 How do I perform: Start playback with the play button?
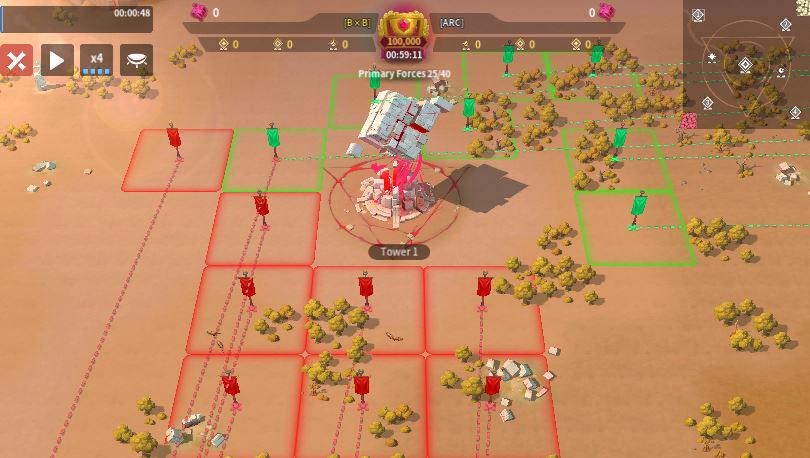pyautogui.click(x=56, y=60)
